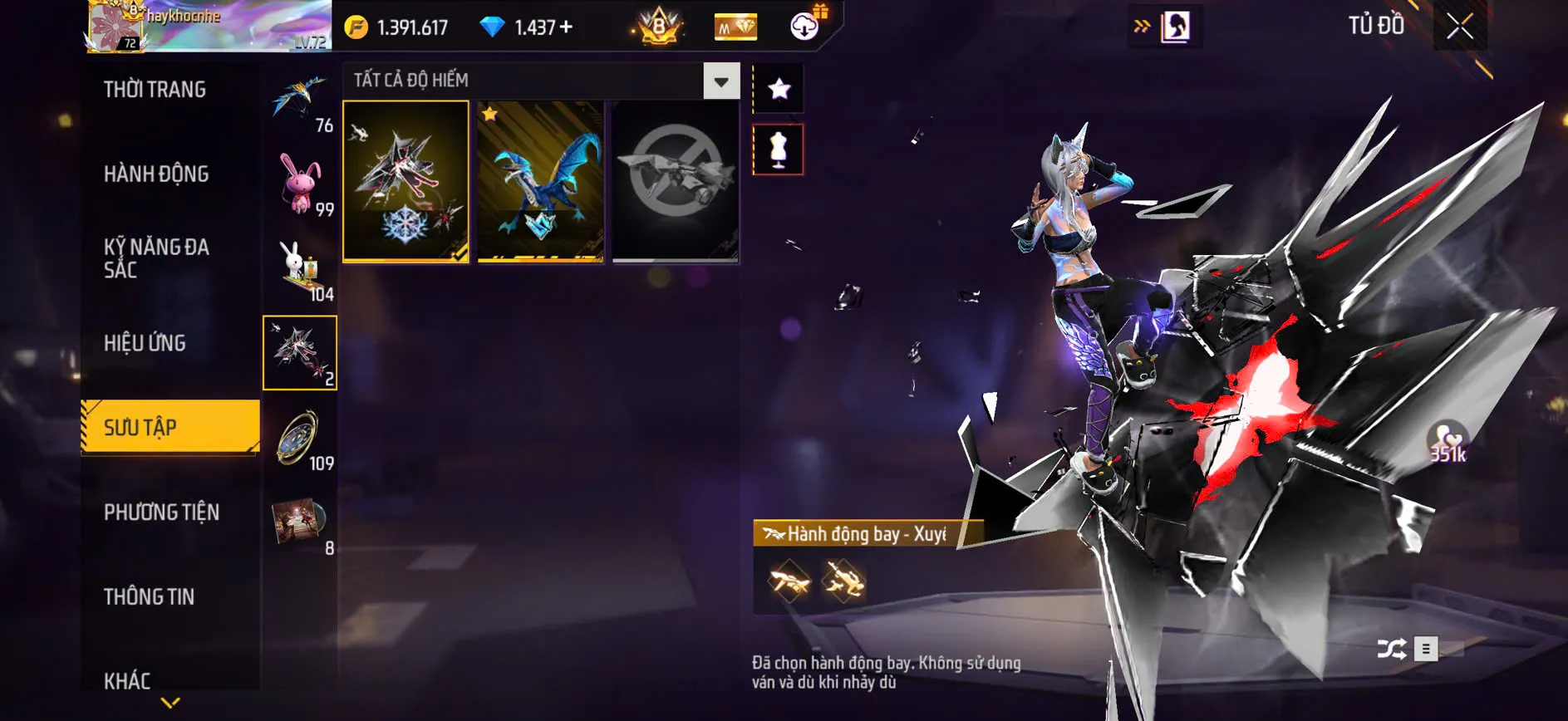This screenshot has height=721, width=1568.
Task: Click the player avatar showing level 72
Action: tap(116, 26)
